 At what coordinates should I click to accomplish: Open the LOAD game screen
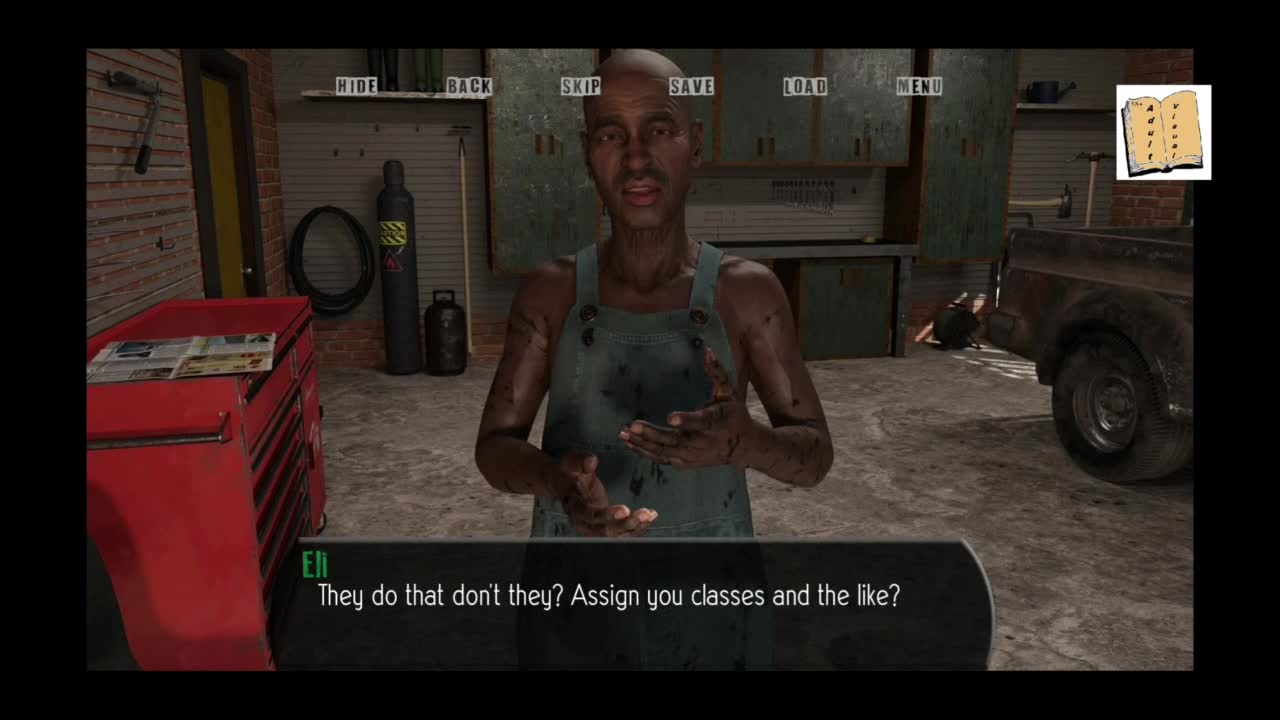[x=805, y=86]
